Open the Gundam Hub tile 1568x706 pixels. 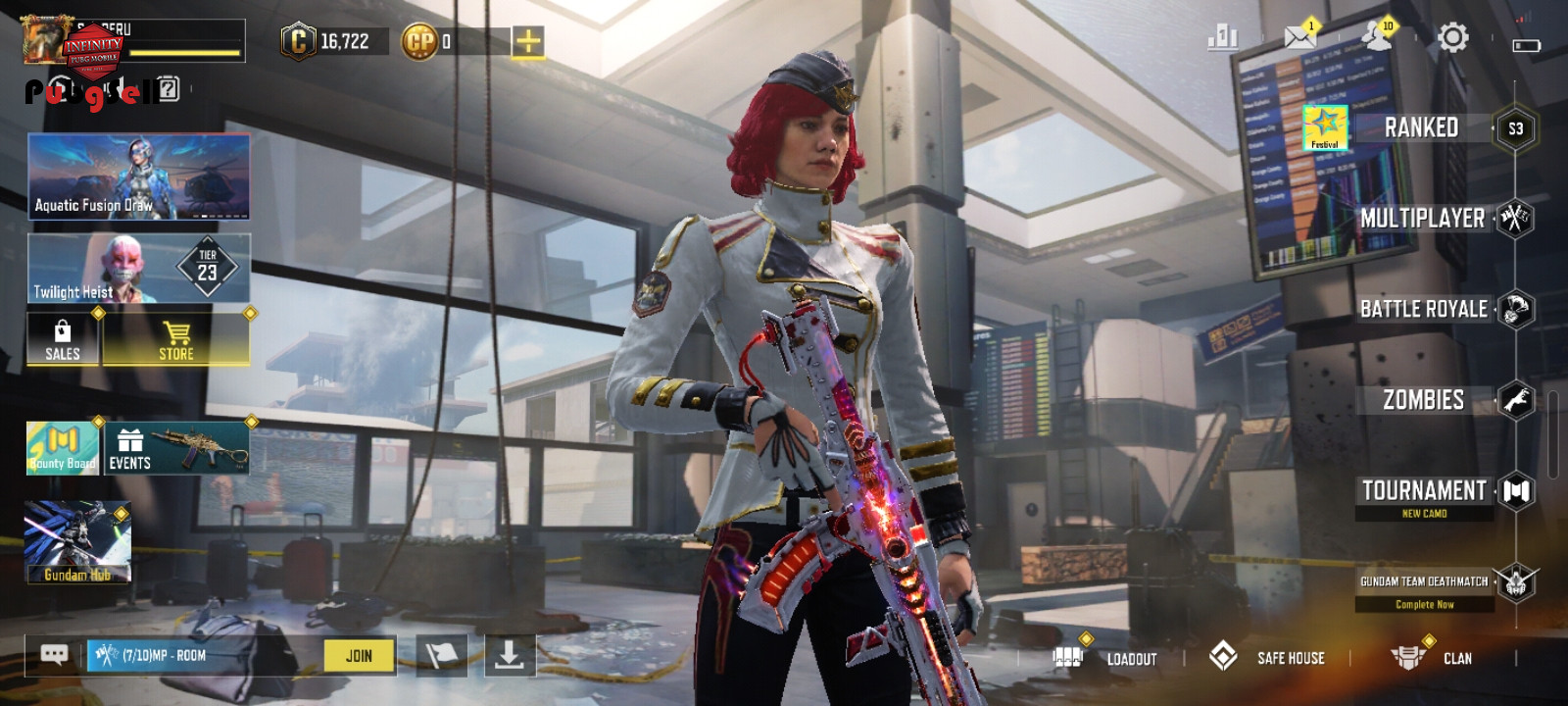pyautogui.click(x=77, y=541)
